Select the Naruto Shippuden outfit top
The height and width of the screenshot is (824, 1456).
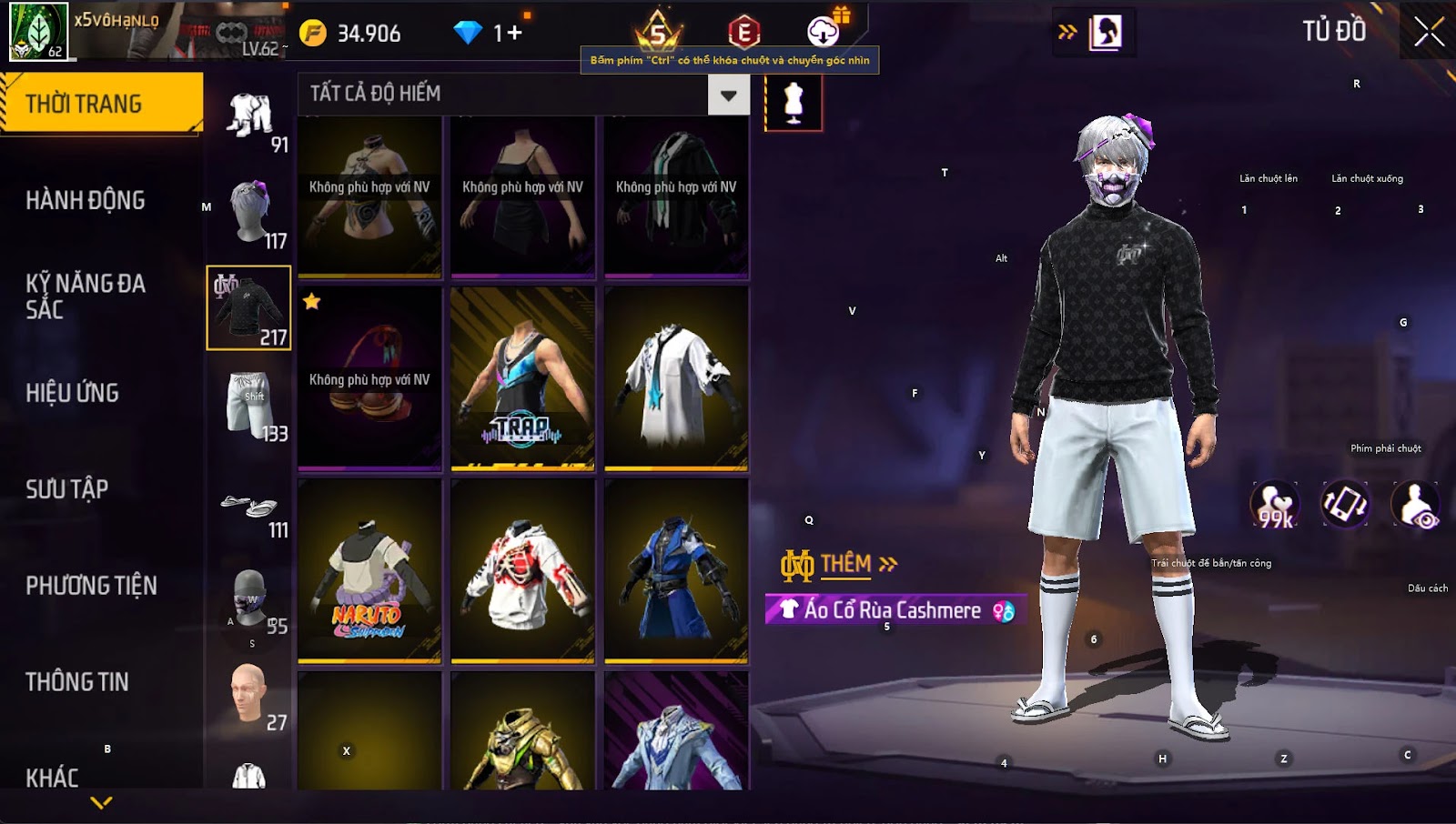click(369, 571)
